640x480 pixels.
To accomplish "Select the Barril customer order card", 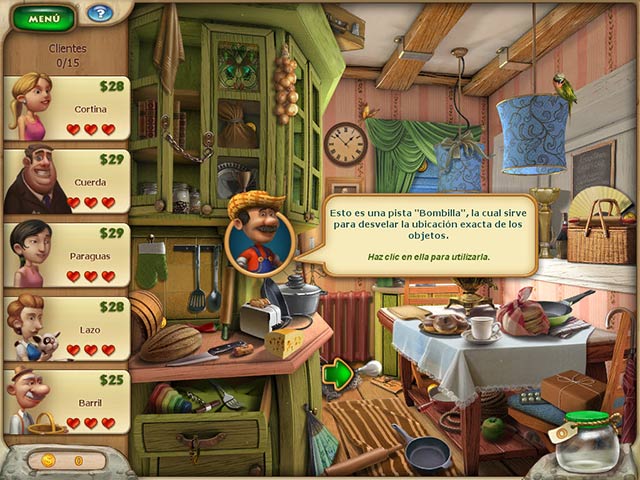I will click(x=68, y=400).
